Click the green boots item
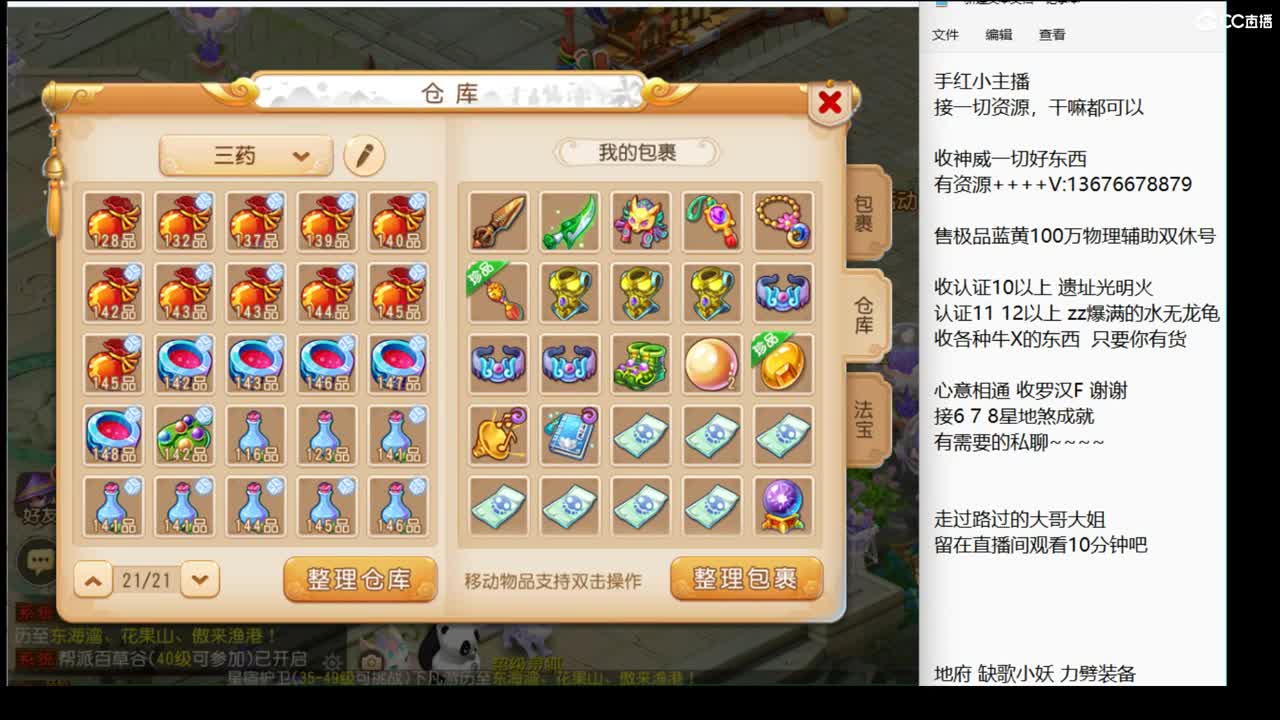 (641, 364)
